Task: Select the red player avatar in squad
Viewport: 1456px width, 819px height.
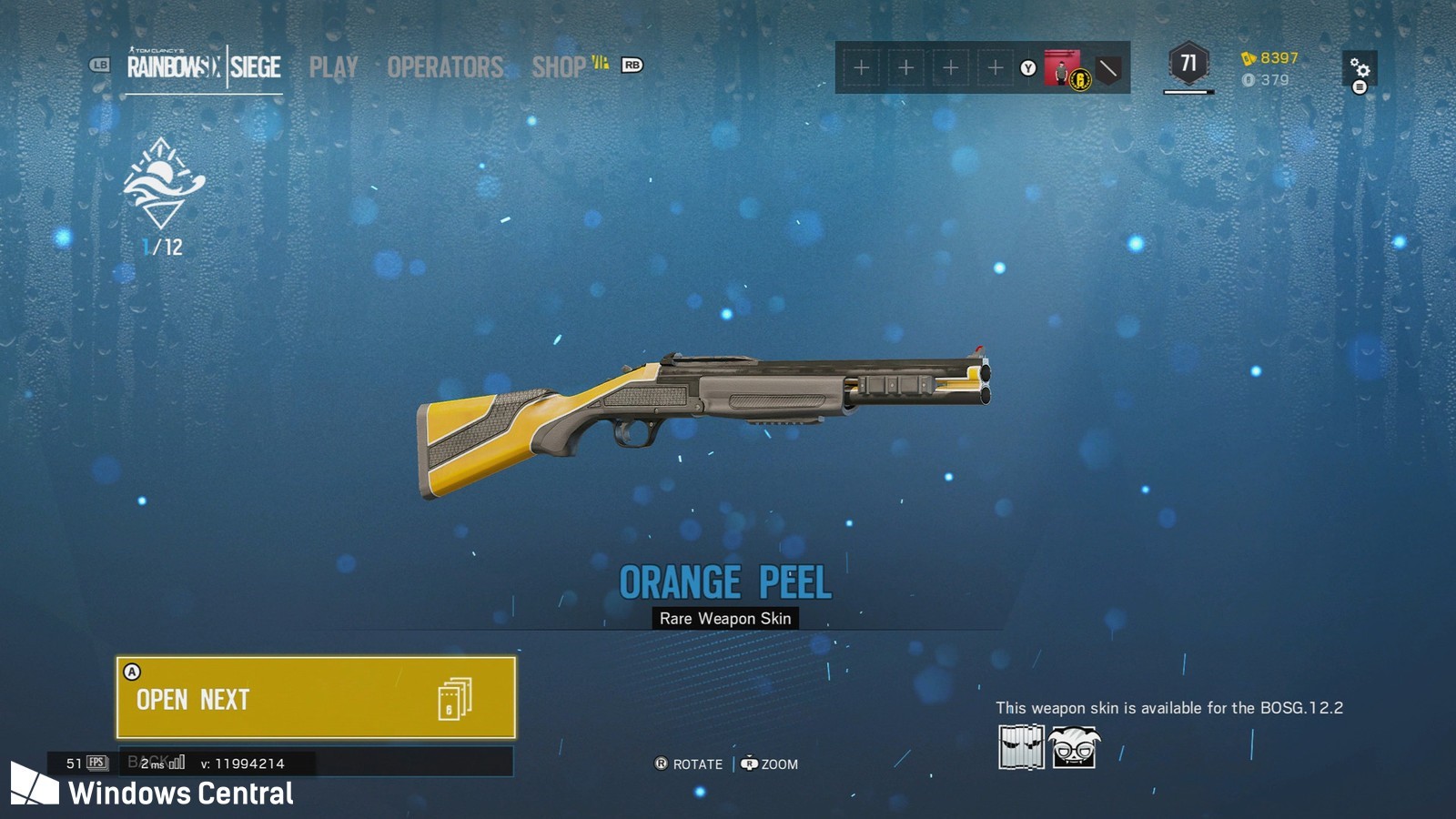Action: tap(1061, 68)
